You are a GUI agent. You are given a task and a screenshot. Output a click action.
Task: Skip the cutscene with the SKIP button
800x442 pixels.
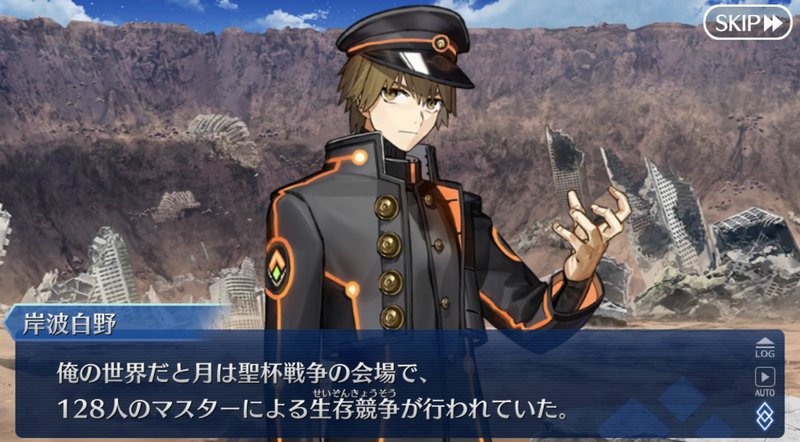[747, 22]
